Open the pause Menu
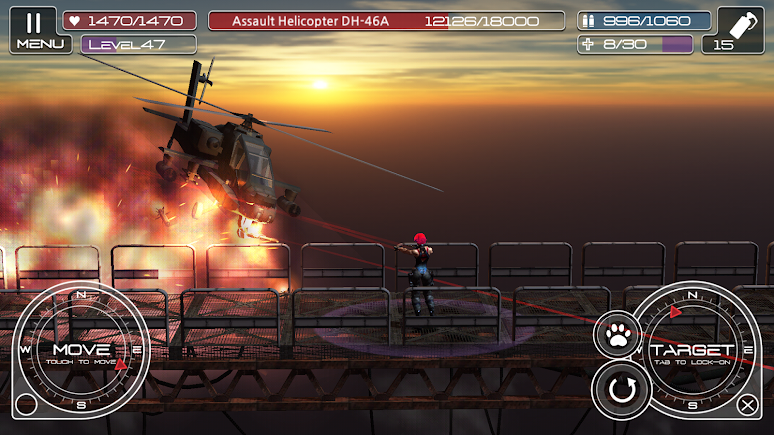This screenshot has width=774, height=435. [x=33, y=29]
